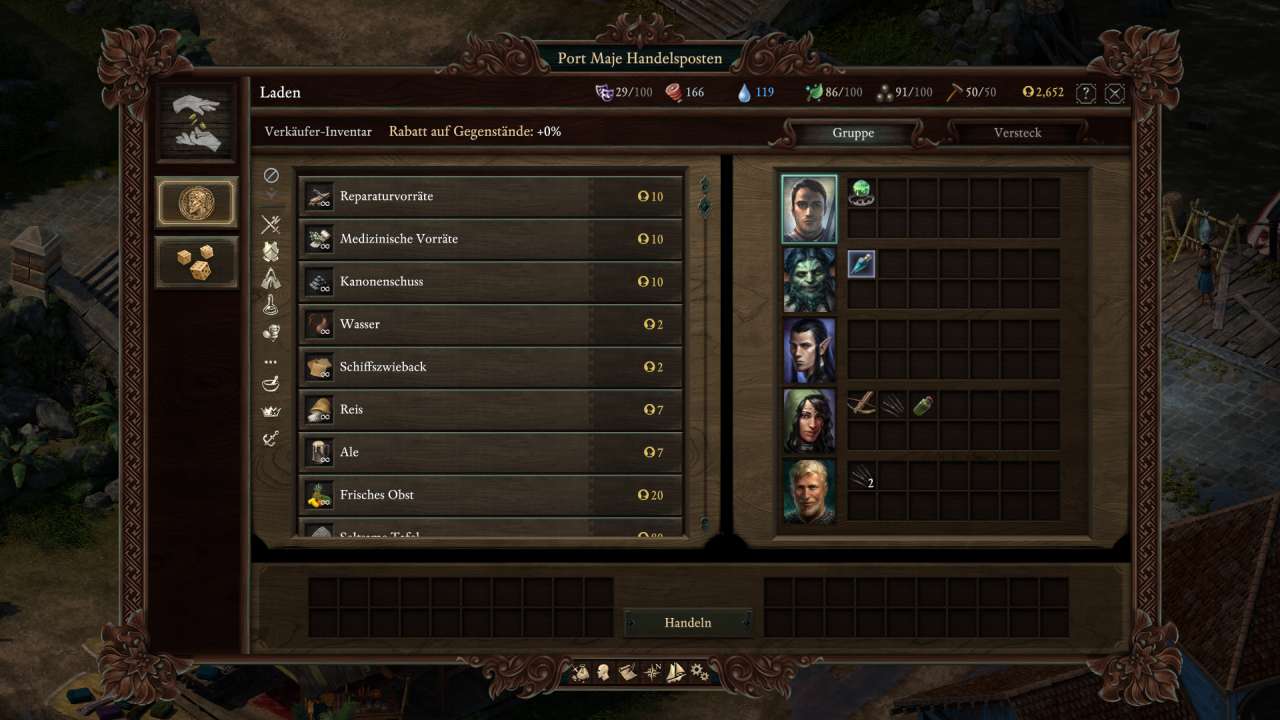Click the crossed swords weapon filter icon

[x=270, y=224]
